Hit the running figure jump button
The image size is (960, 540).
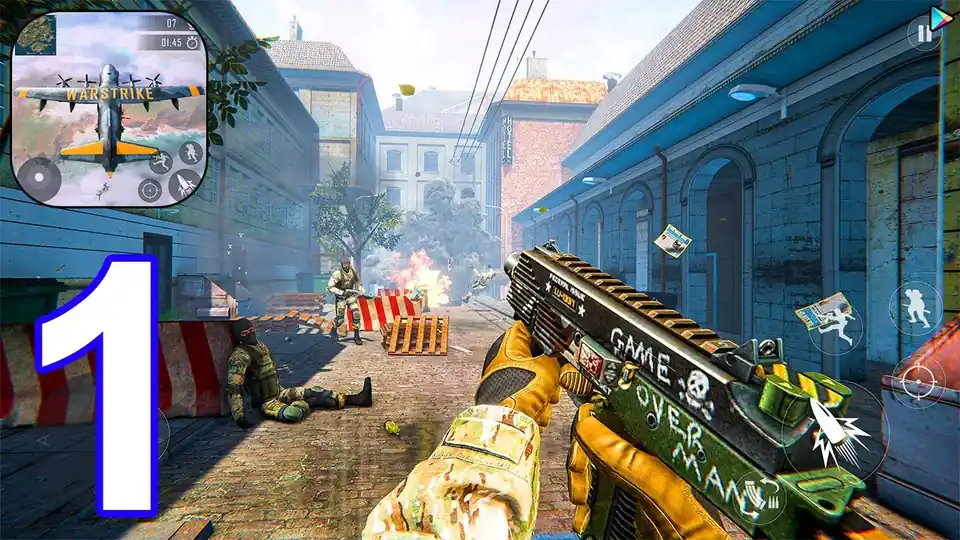836,328
